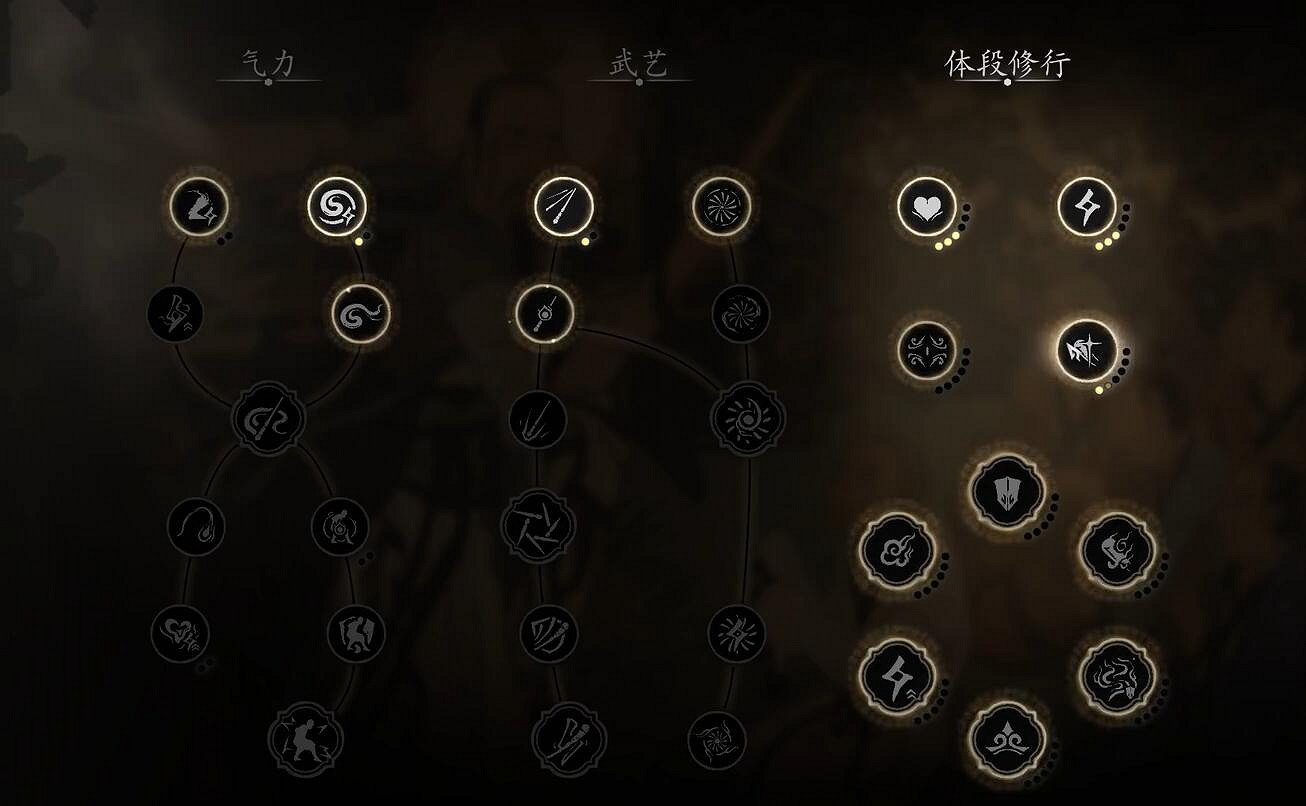The image size is (1306, 806).
Task: Select the lightning rune energy node
Action: tap(1086, 207)
